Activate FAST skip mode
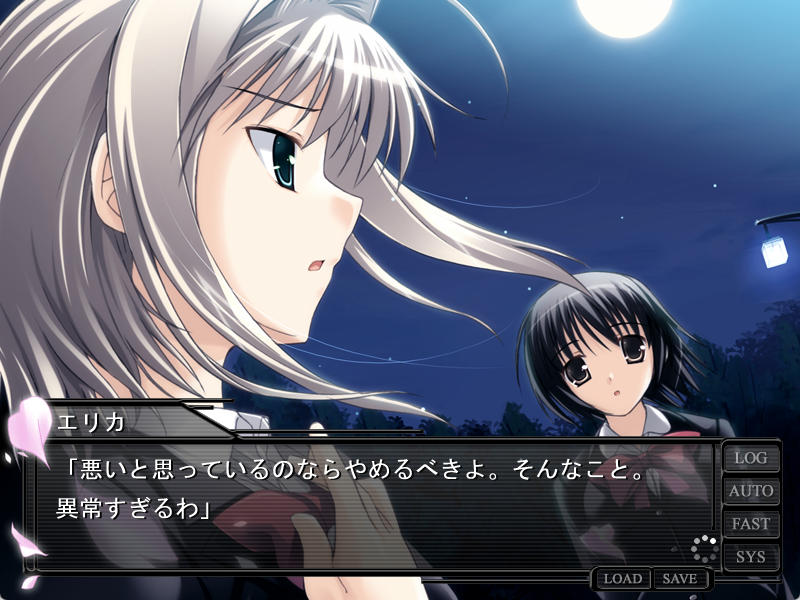The width and height of the screenshot is (800, 600). (x=751, y=524)
